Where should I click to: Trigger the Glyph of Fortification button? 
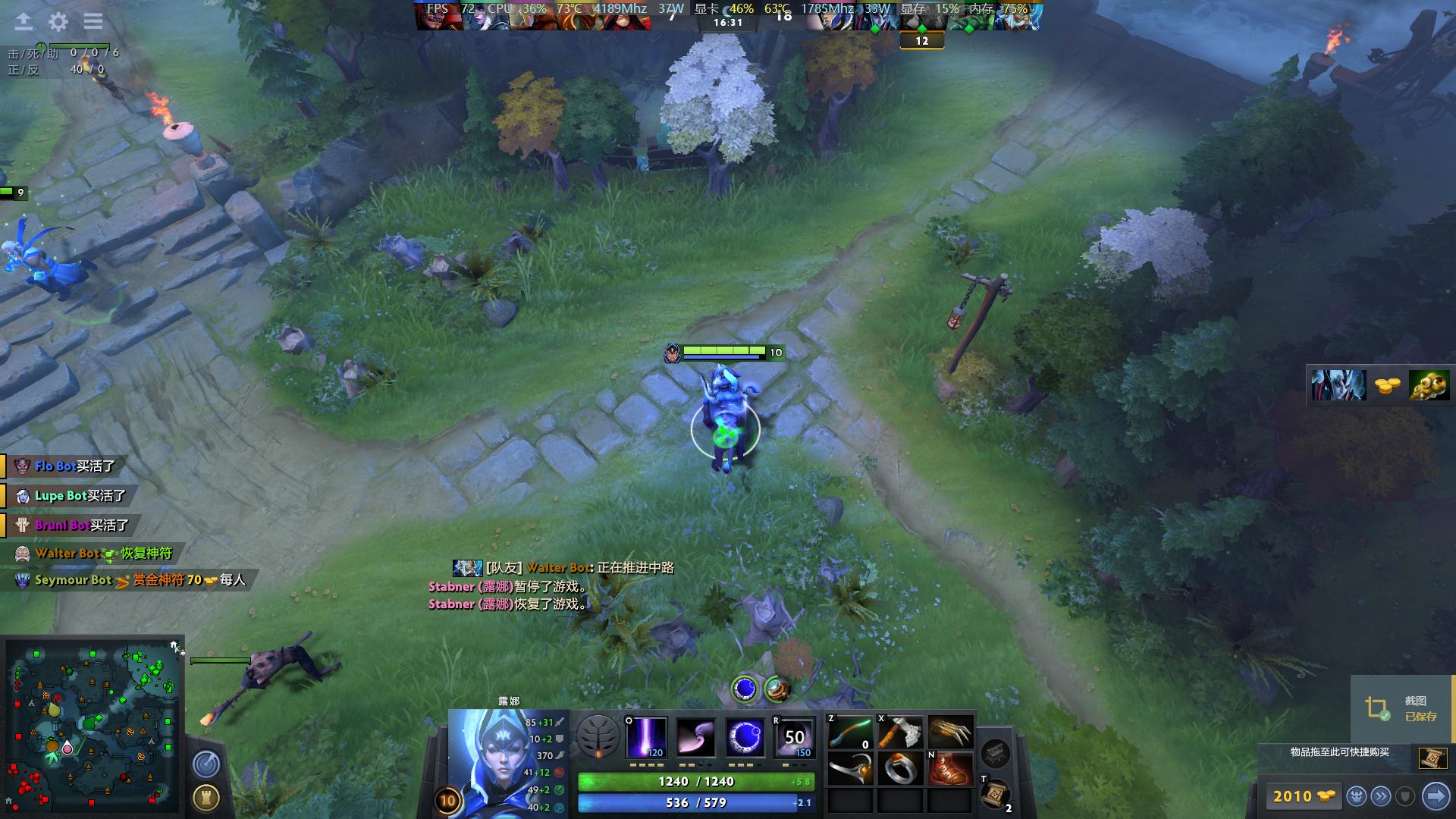pyautogui.click(x=206, y=797)
